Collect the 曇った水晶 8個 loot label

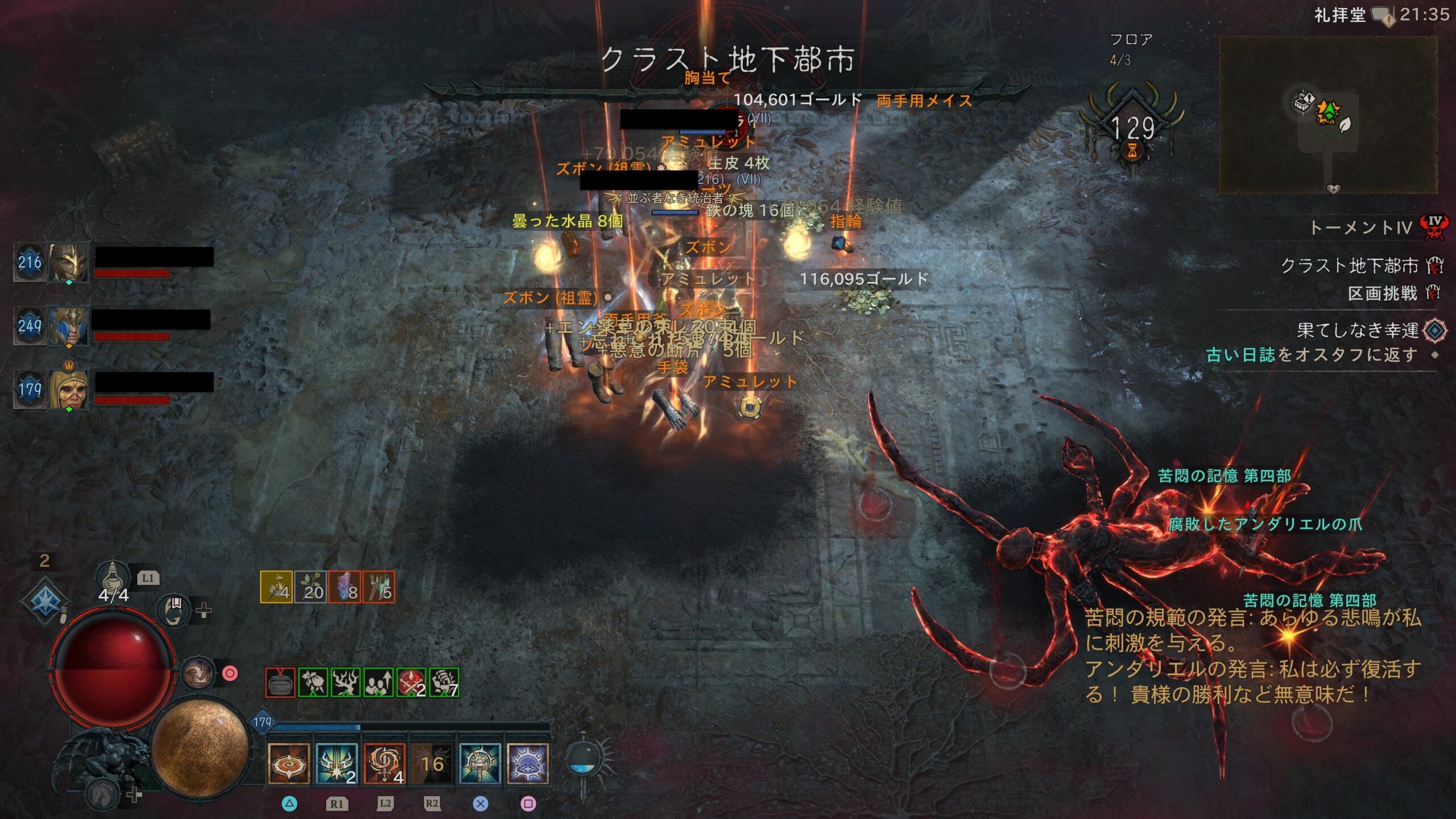(x=567, y=221)
